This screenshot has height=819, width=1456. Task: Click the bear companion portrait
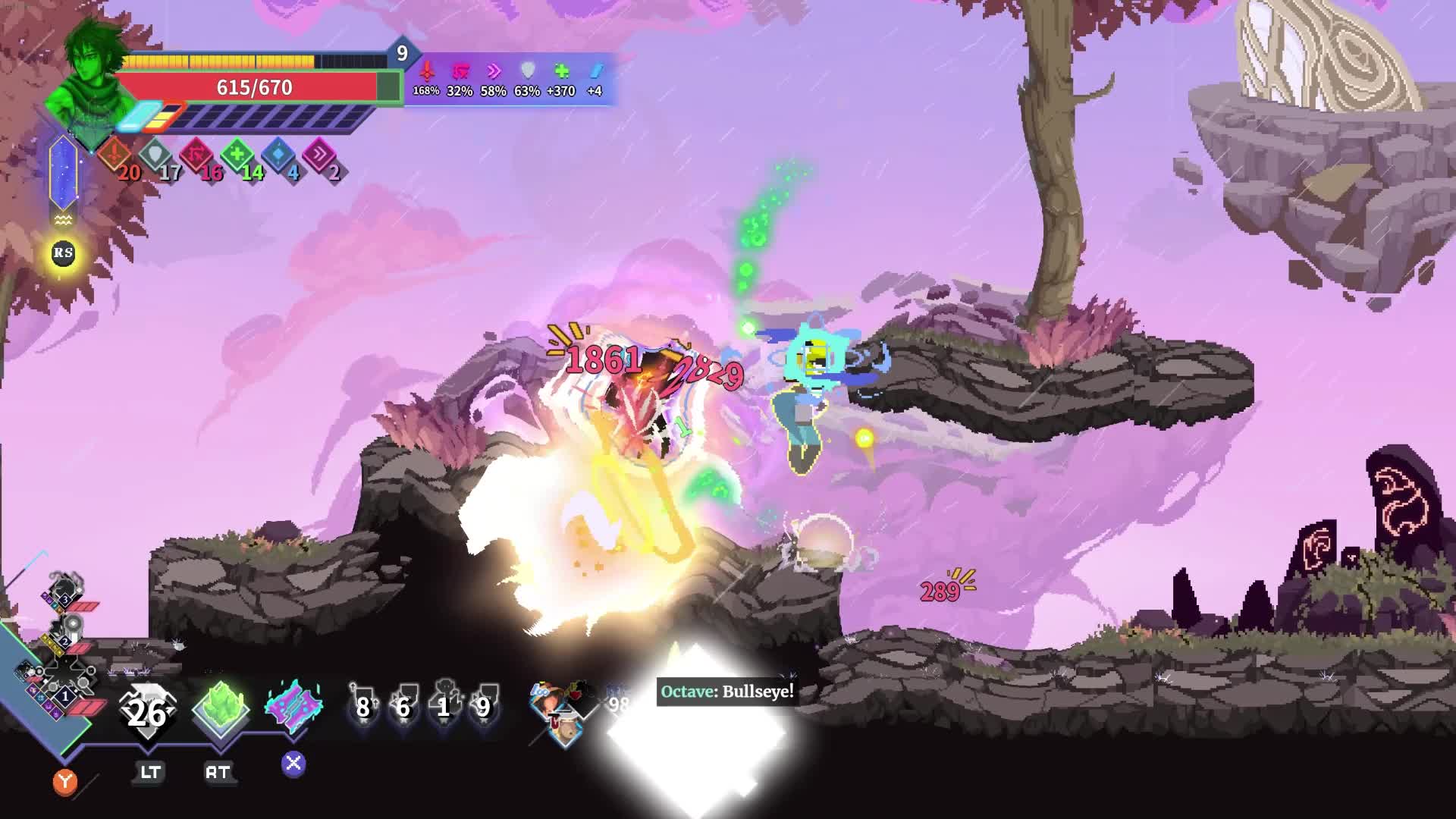565,730
